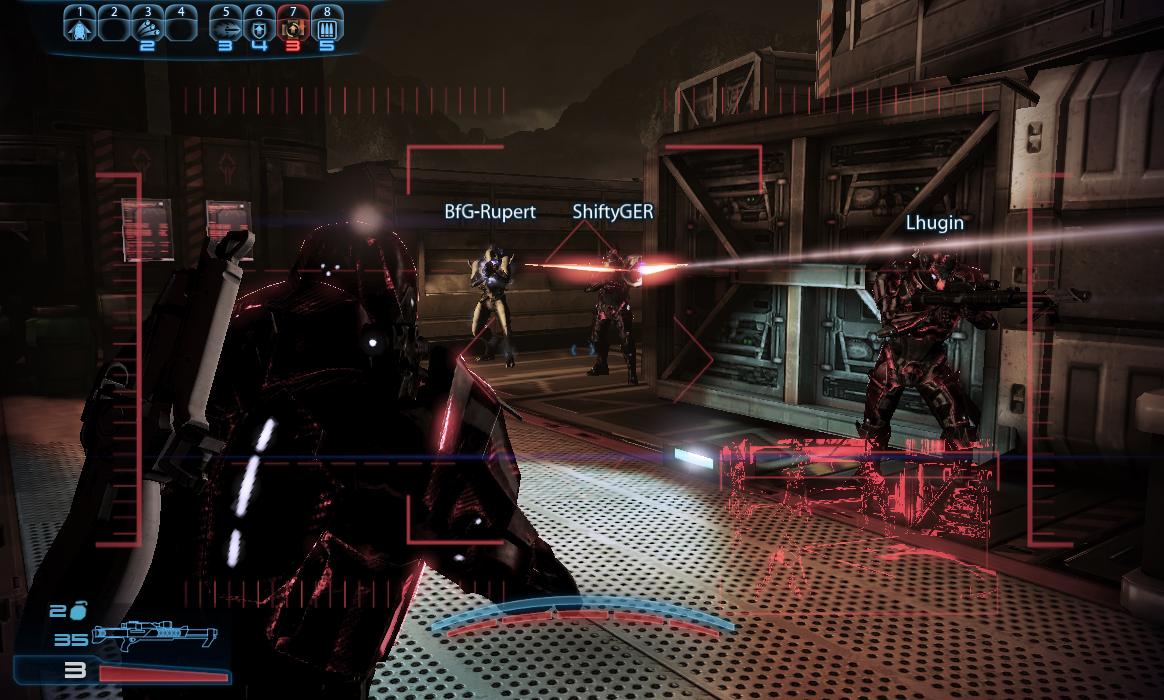This screenshot has height=700, width=1164.
Task: Select the red highlighted medi-gel slot 7
Action: [293, 25]
